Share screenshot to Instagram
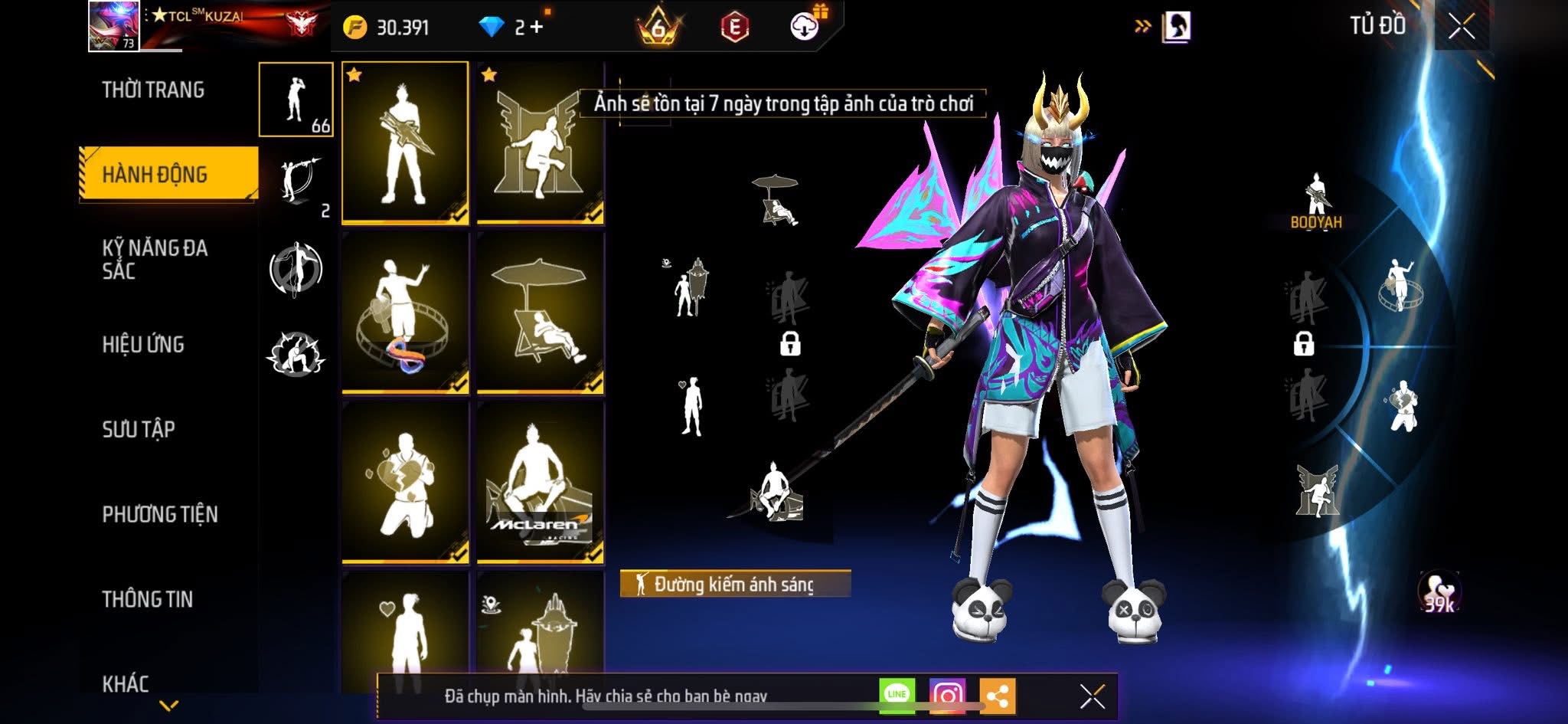 click(x=947, y=695)
